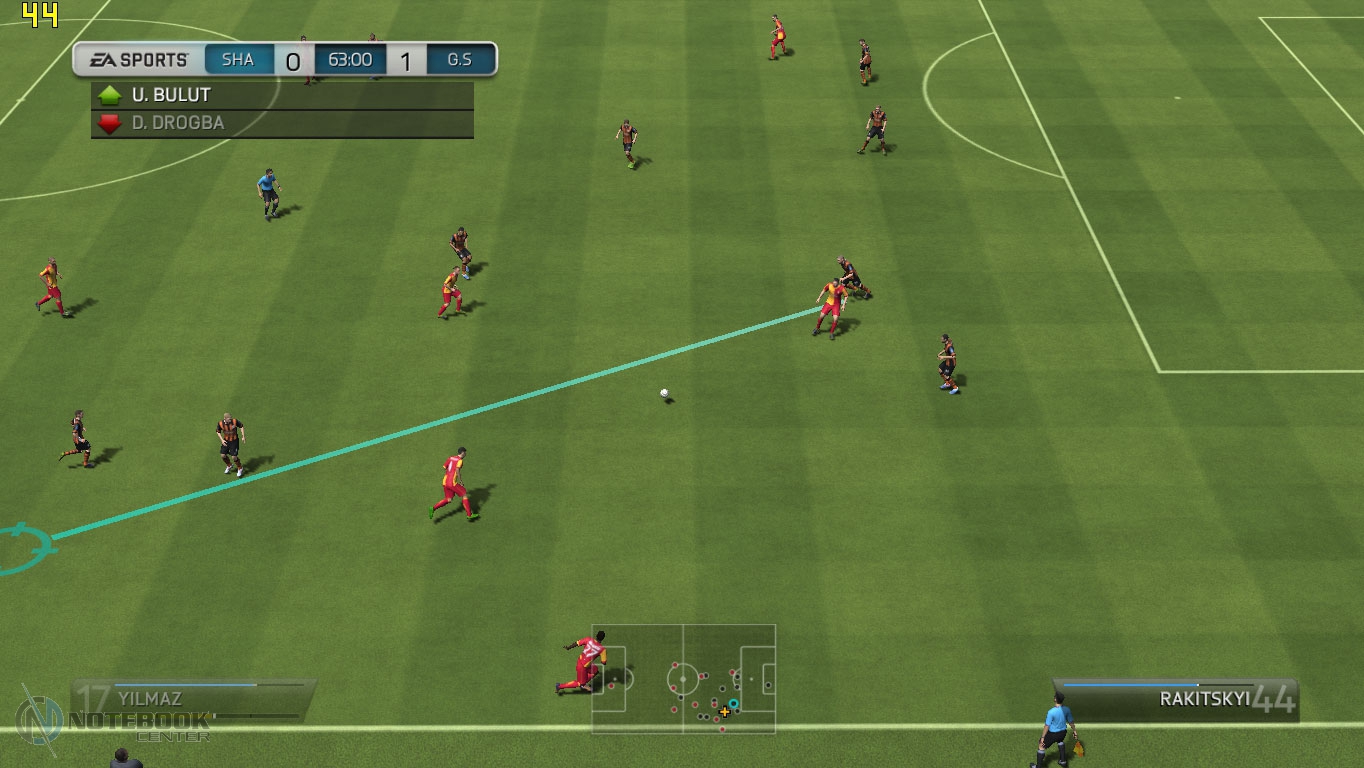1364x768 pixels.
Task: Click the D. Drogba substitution-out row
Action: point(282,124)
